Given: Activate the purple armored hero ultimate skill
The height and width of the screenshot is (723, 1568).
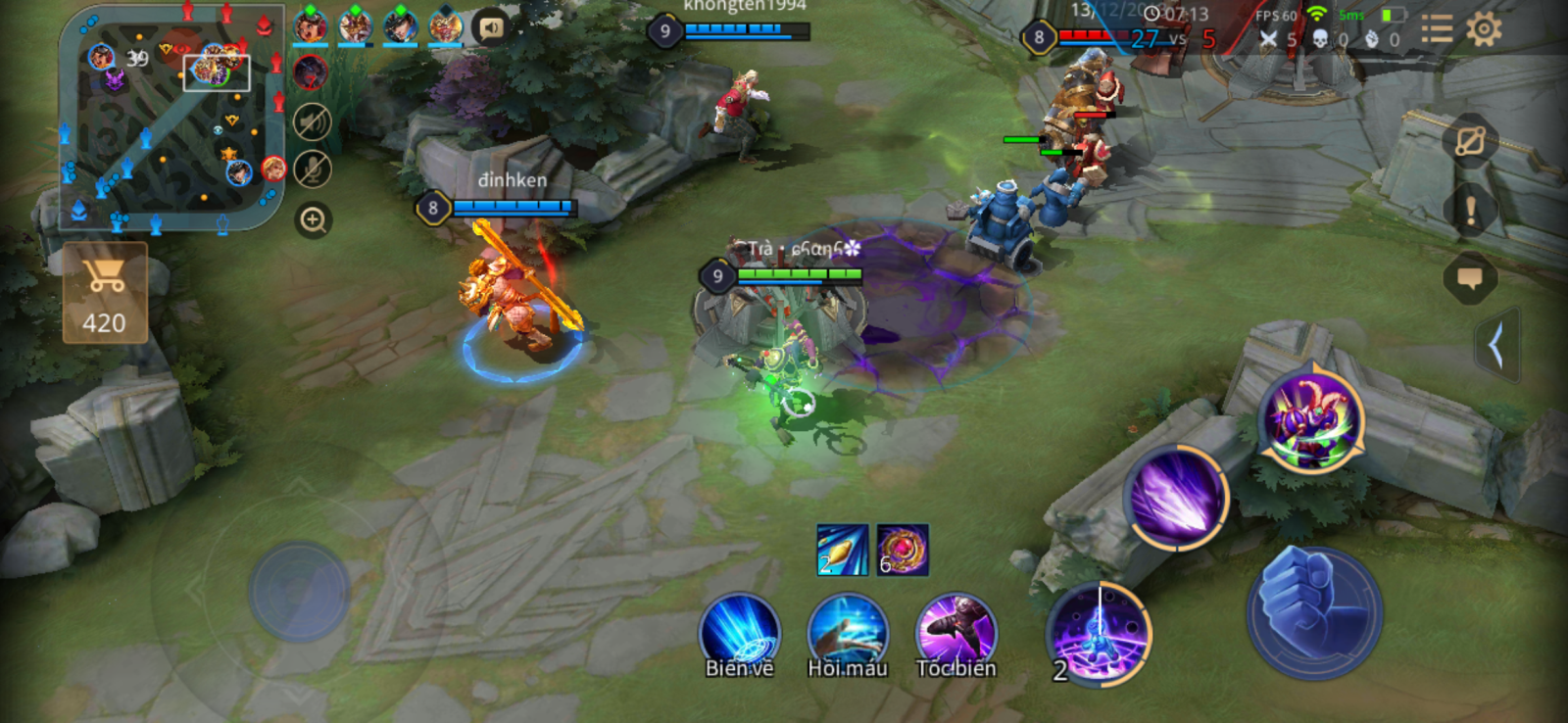Looking at the screenshot, I should pos(1311,419).
